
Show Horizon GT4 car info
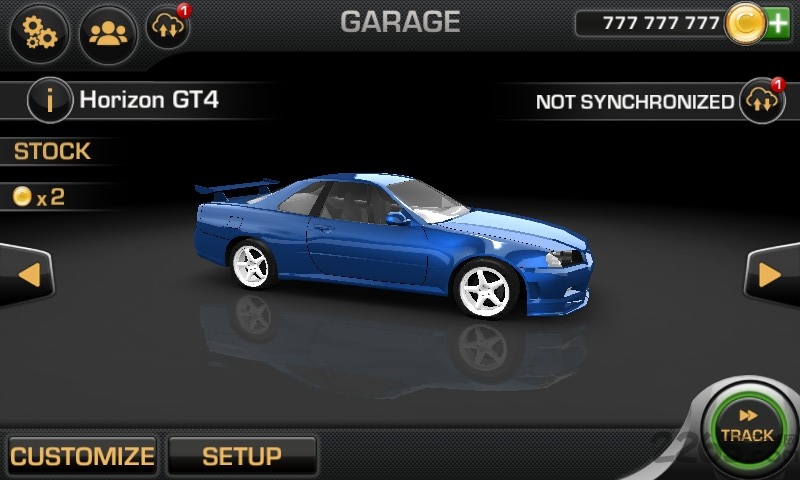point(49,100)
